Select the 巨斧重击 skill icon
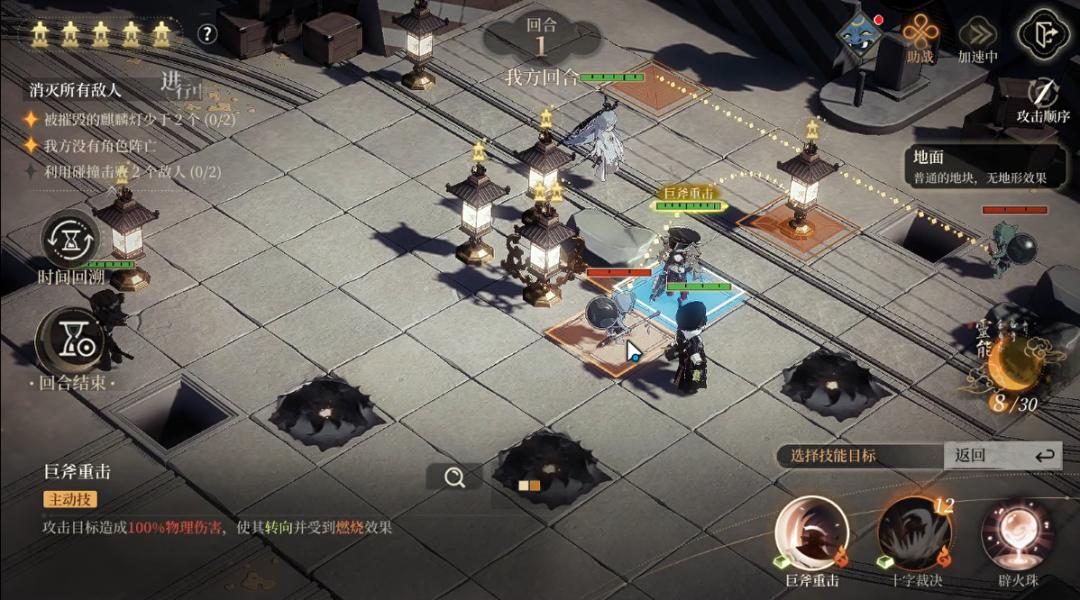The height and width of the screenshot is (600, 1080). point(811,533)
